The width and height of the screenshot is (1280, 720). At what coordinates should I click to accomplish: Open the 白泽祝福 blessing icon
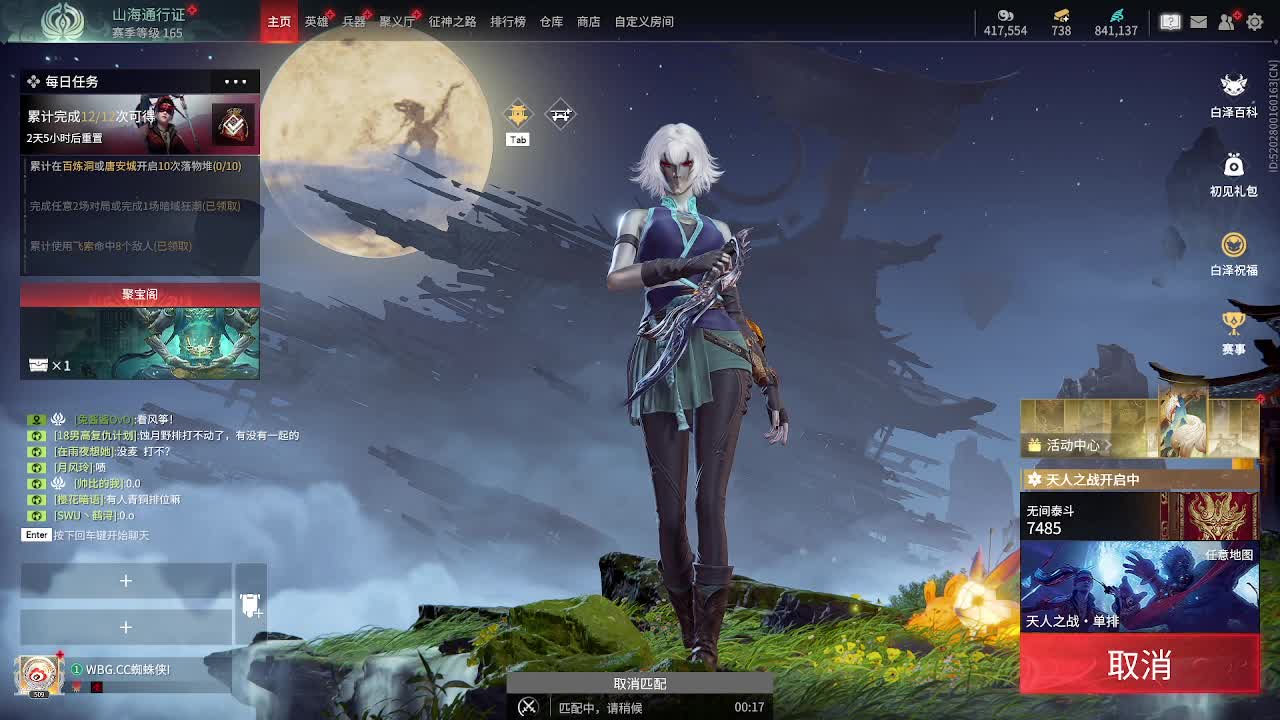(1232, 248)
